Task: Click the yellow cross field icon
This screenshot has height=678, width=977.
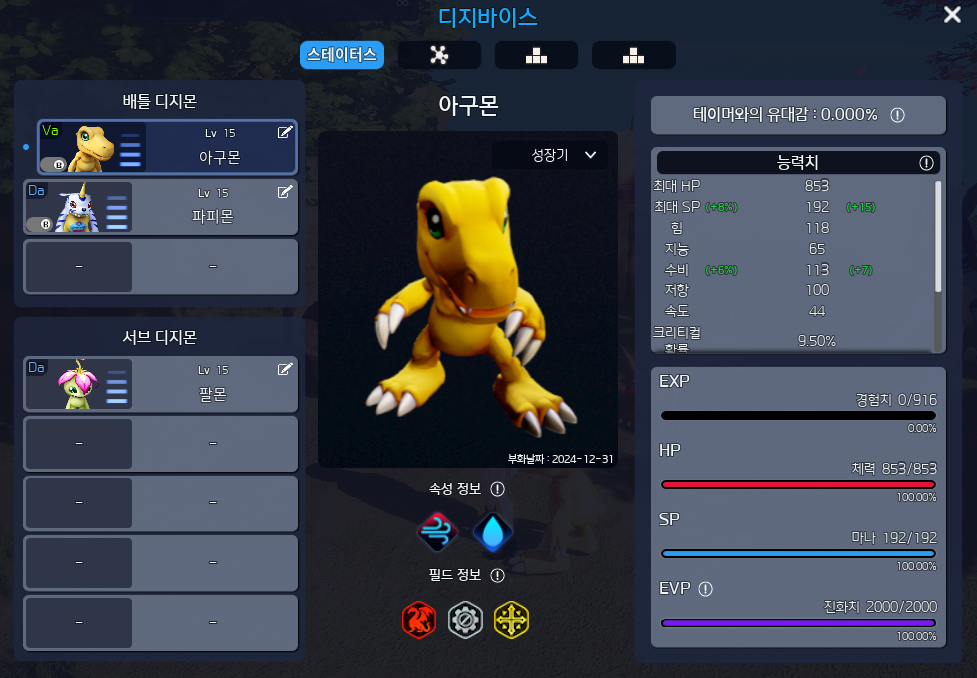Action: point(512,621)
